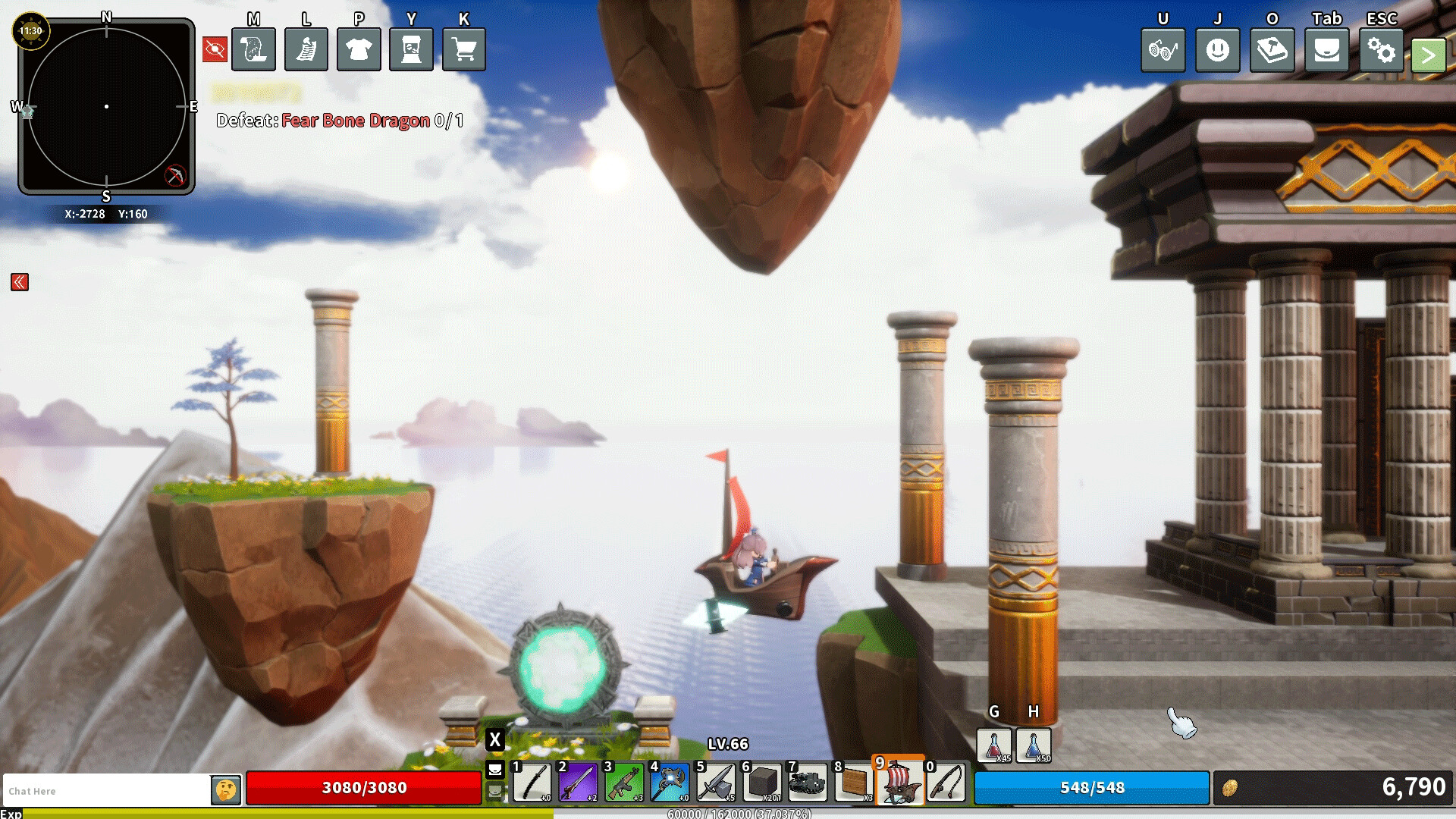This screenshot has width=1456, height=819.
Task: Open the crafting book with hammer
Action: pos(1272,51)
